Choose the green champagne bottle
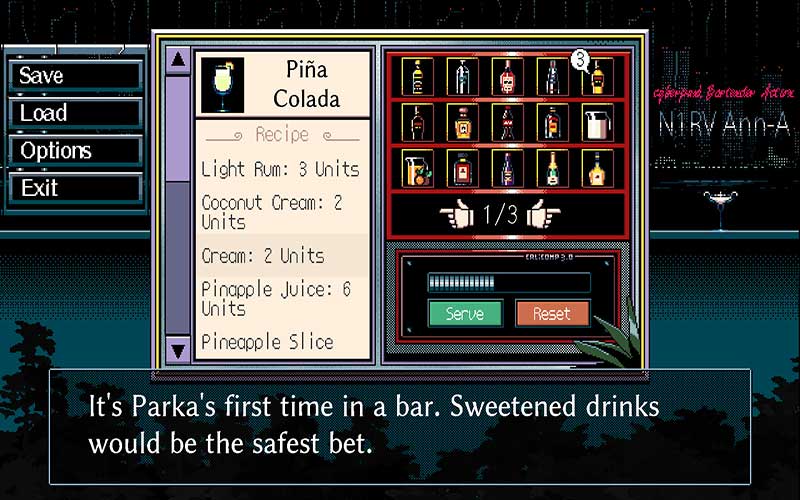This screenshot has width=800, height=500. coord(552,169)
